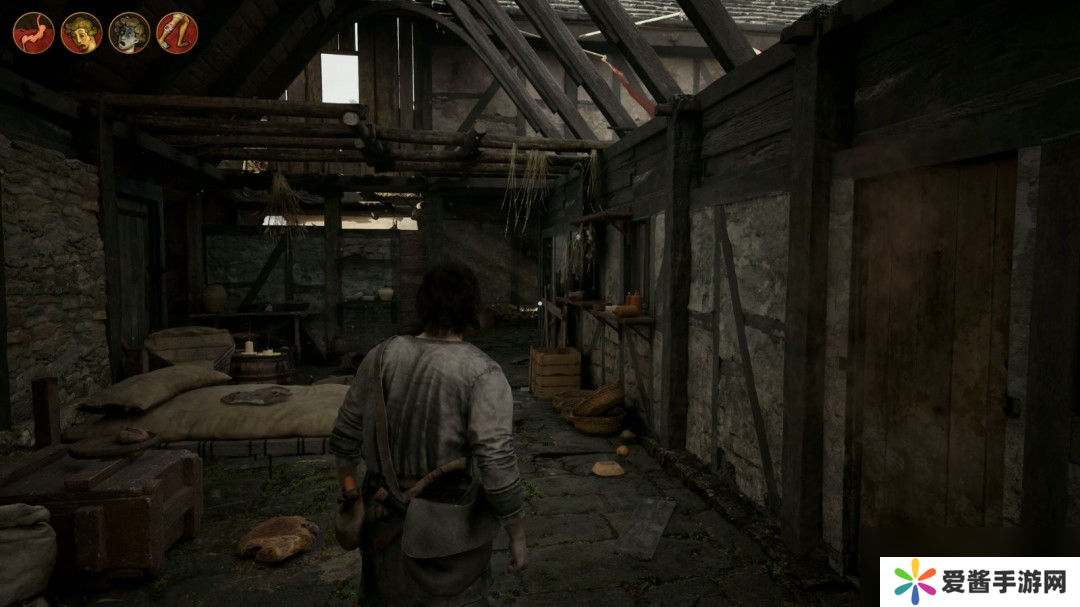Open the bandaged legs injury icon
Viewport: 1080px width, 607px height.
177,33
